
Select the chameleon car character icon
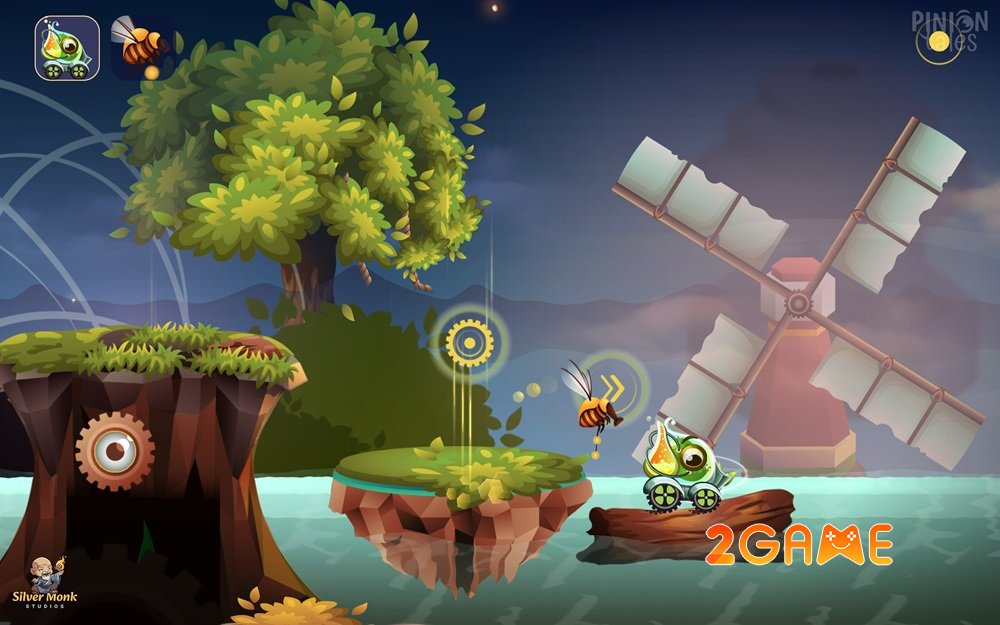pos(67,48)
